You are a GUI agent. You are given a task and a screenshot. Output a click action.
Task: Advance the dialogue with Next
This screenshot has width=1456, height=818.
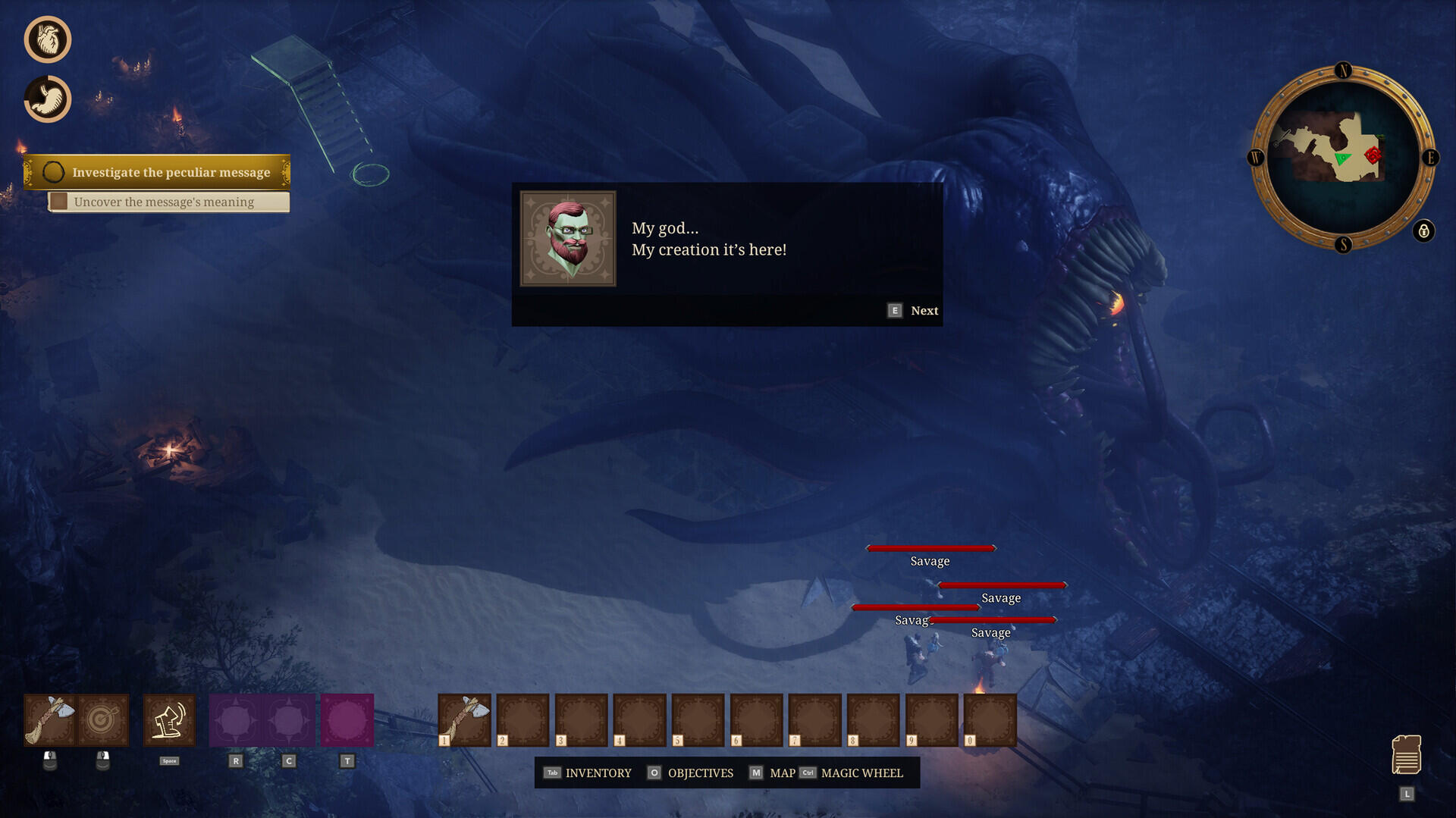click(x=914, y=311)
